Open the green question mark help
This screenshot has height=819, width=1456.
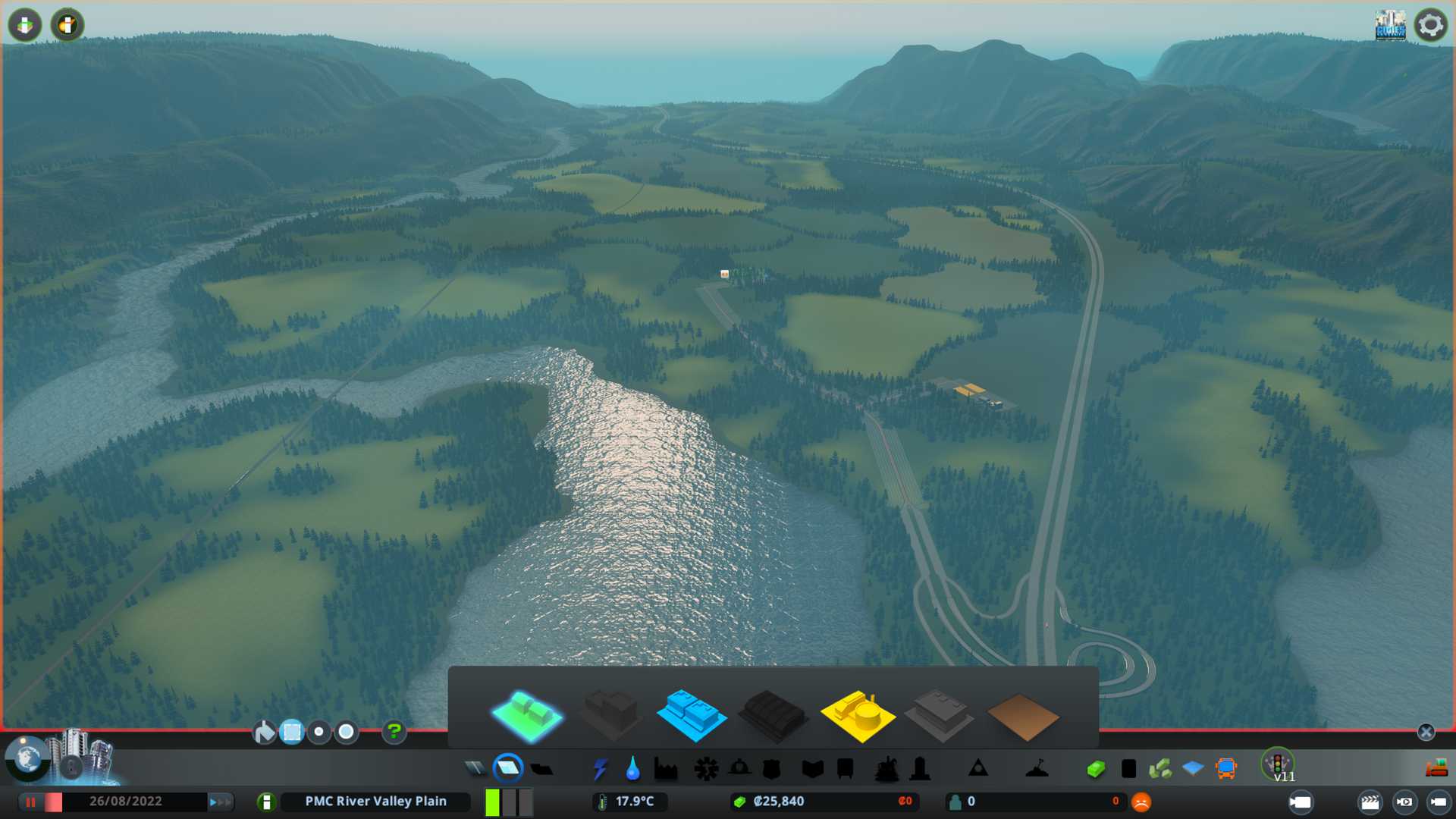tap(394, 733)
